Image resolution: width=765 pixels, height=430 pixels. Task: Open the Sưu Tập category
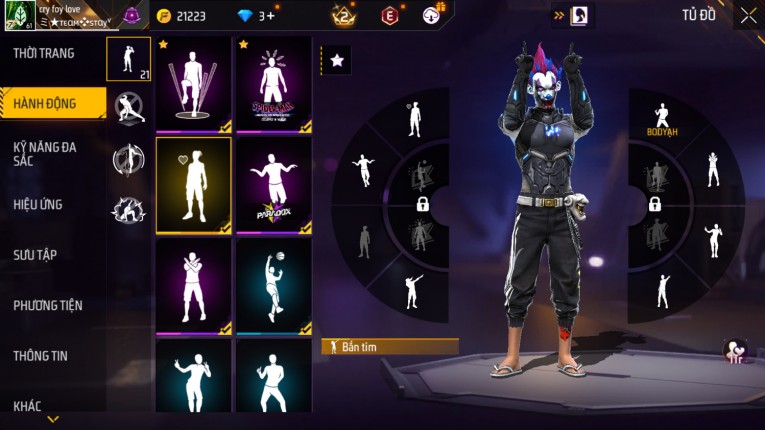[x=35, y=255]
